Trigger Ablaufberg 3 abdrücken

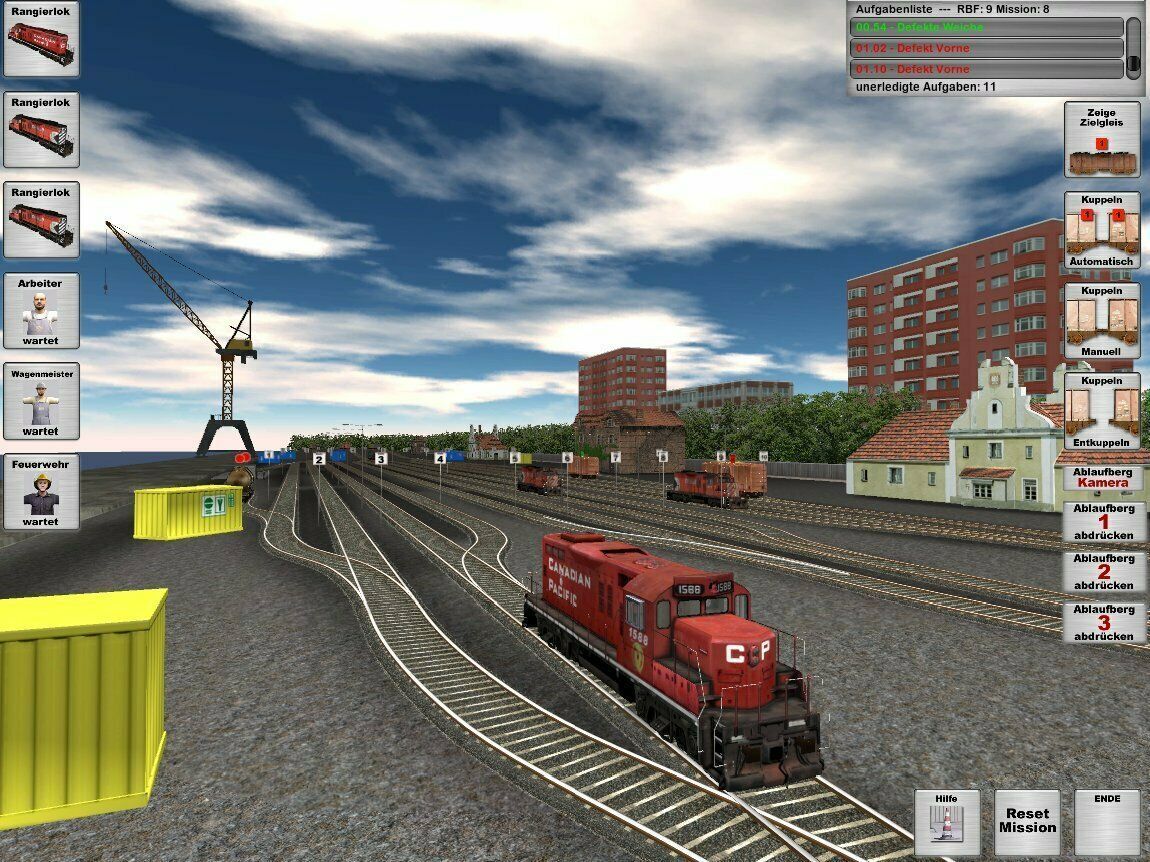[1103, 623]
